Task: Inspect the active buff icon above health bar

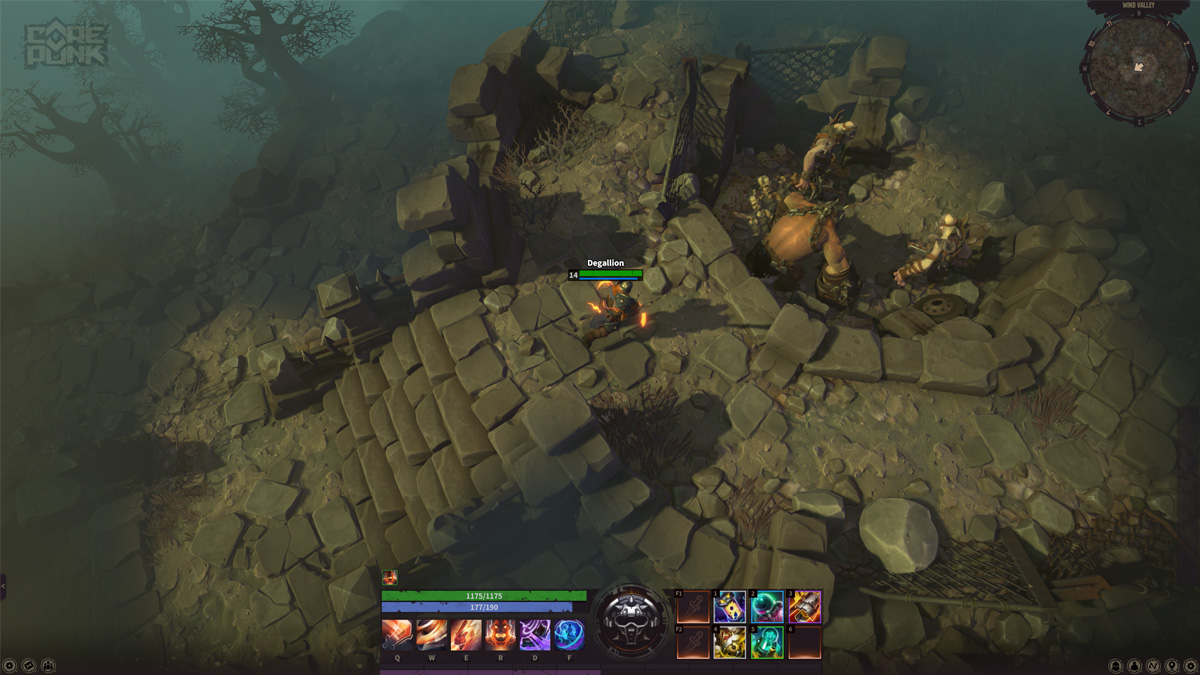Action: tap(389, 577)
